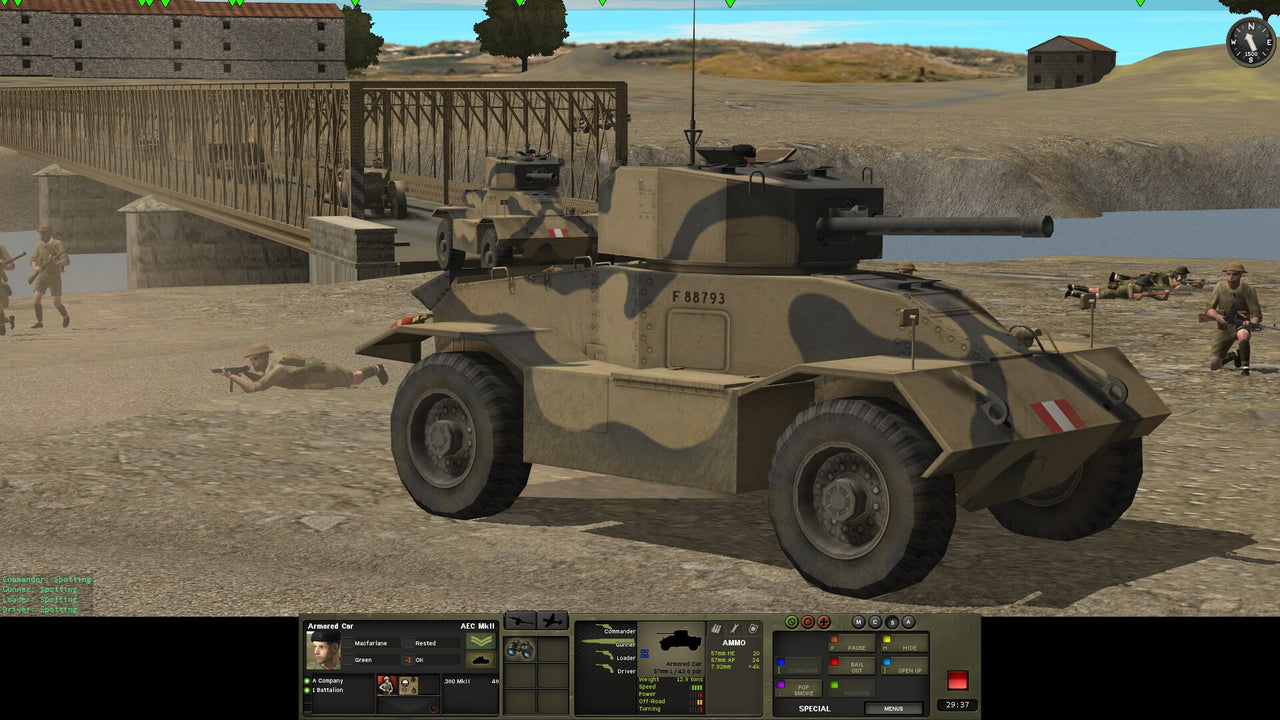This screenshot has width=1280, height=720.
Task: Select the rifle silhouette tab above the equipment grid
Action: [x=519, y=621]
